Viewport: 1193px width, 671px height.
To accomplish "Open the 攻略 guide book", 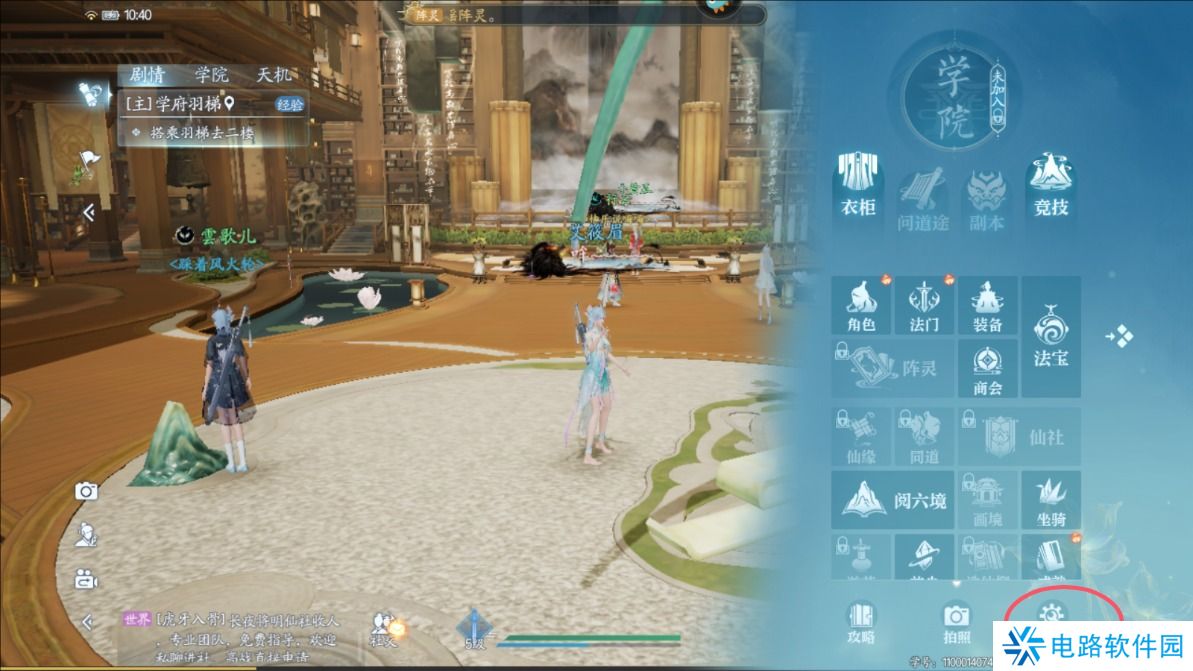I will tap(861, 621).
